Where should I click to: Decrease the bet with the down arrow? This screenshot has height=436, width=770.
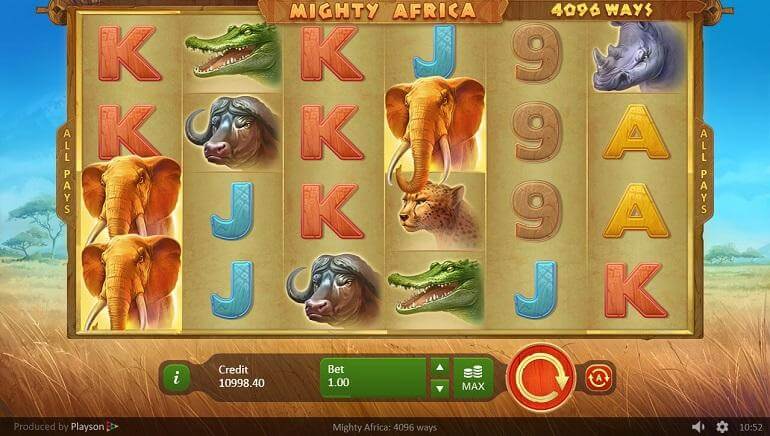(x=439, y=387)
